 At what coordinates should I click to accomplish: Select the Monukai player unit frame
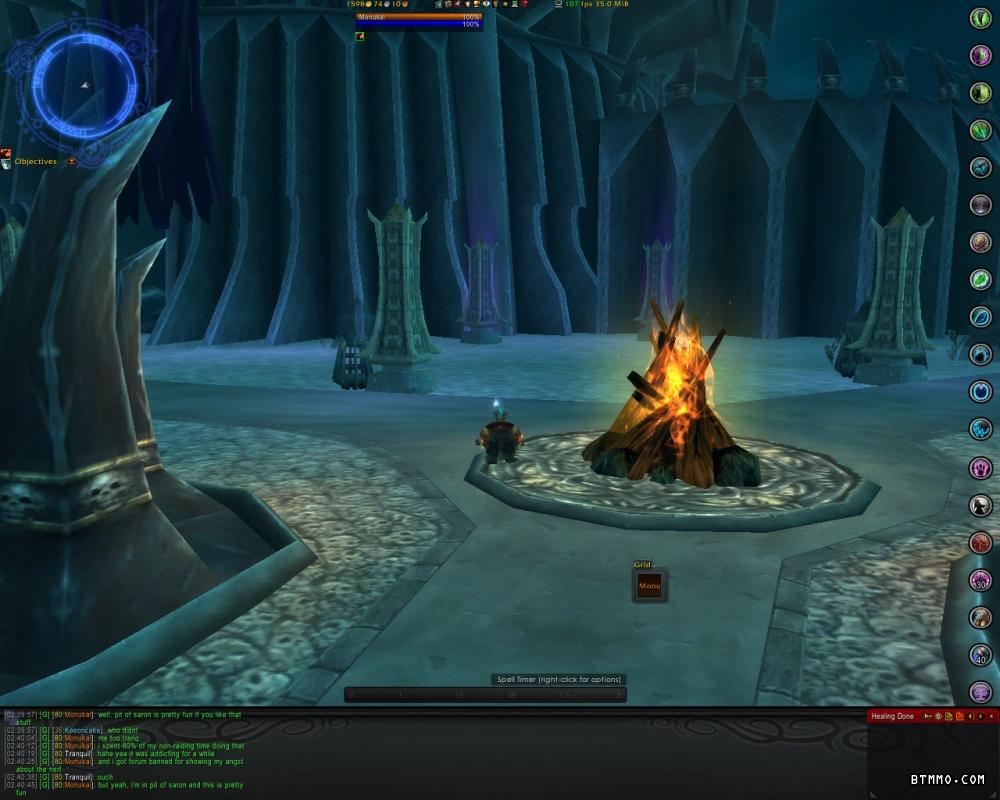(419, 19)
